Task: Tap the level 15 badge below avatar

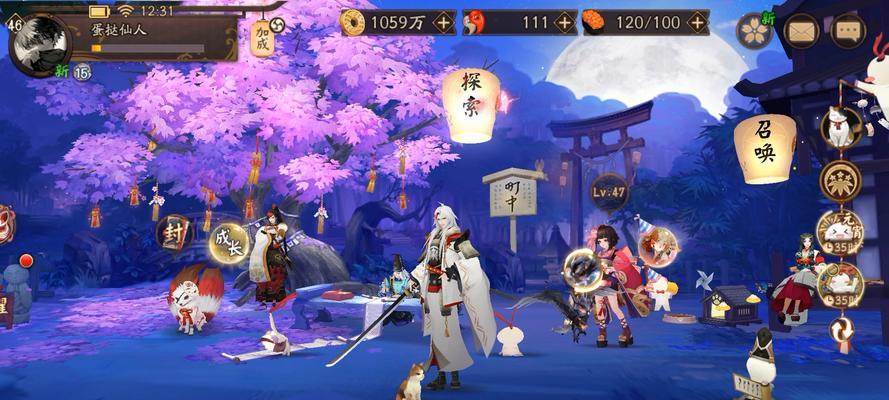Action: tap(82, 71)
